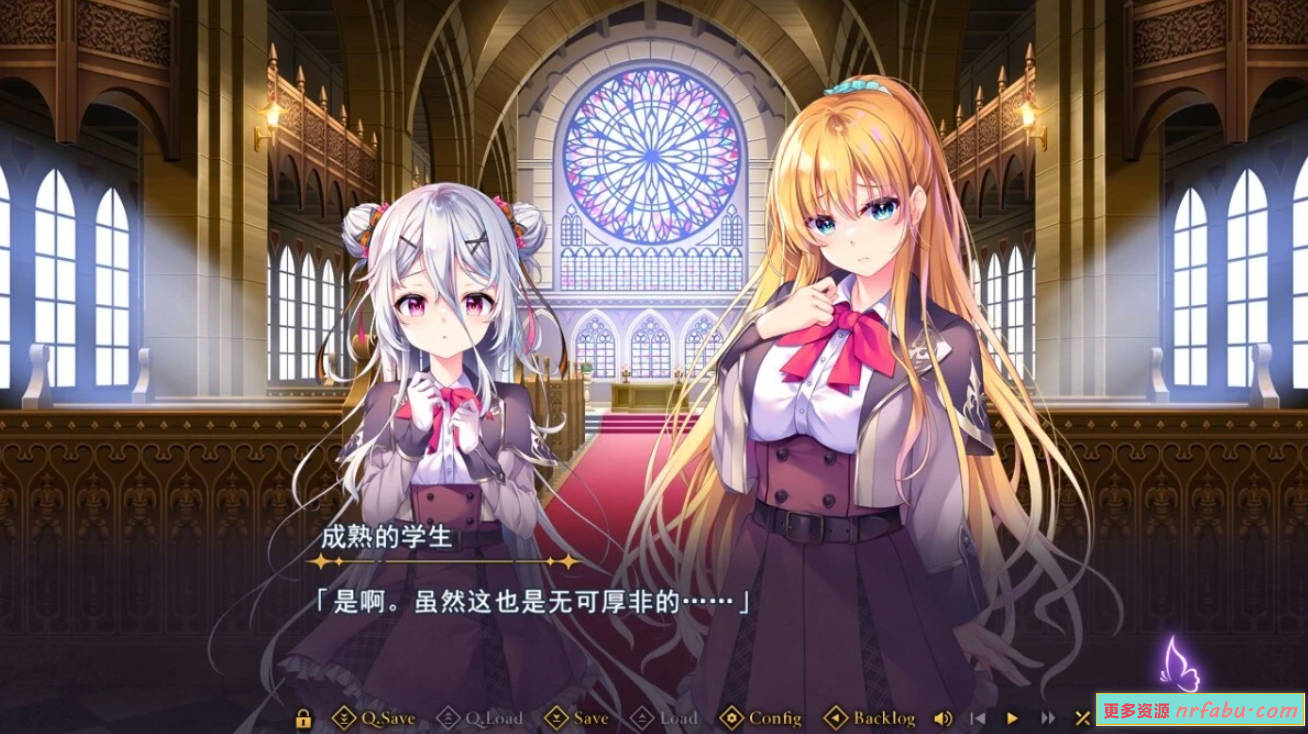Screen dimensions: 1308x734
Task: Click the circular icon beside Save
Action: pos(556,717)
